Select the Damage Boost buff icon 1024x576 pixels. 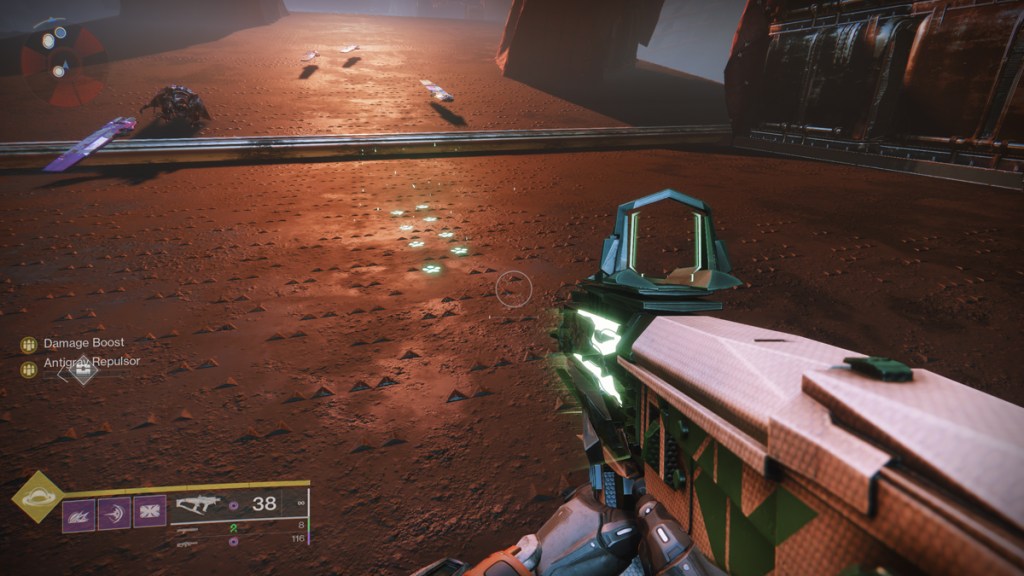click(28, 344)
